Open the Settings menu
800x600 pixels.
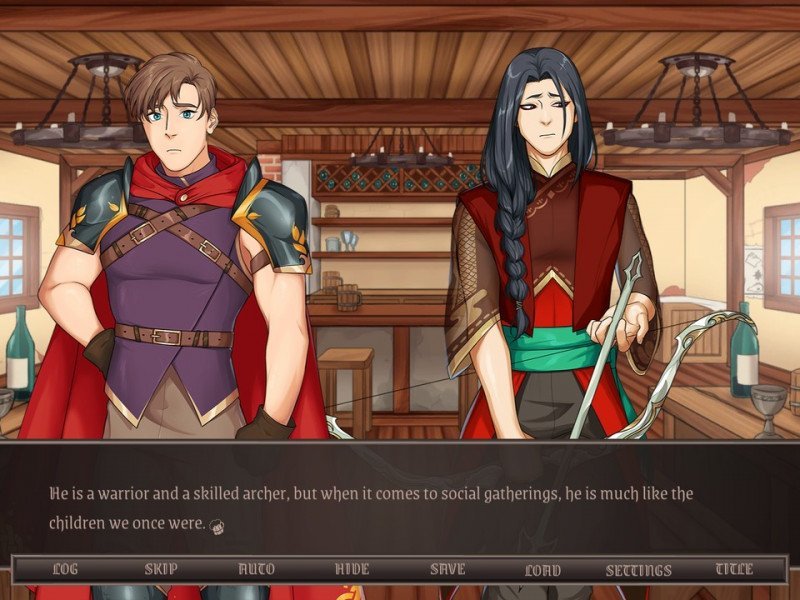point(639,570)
